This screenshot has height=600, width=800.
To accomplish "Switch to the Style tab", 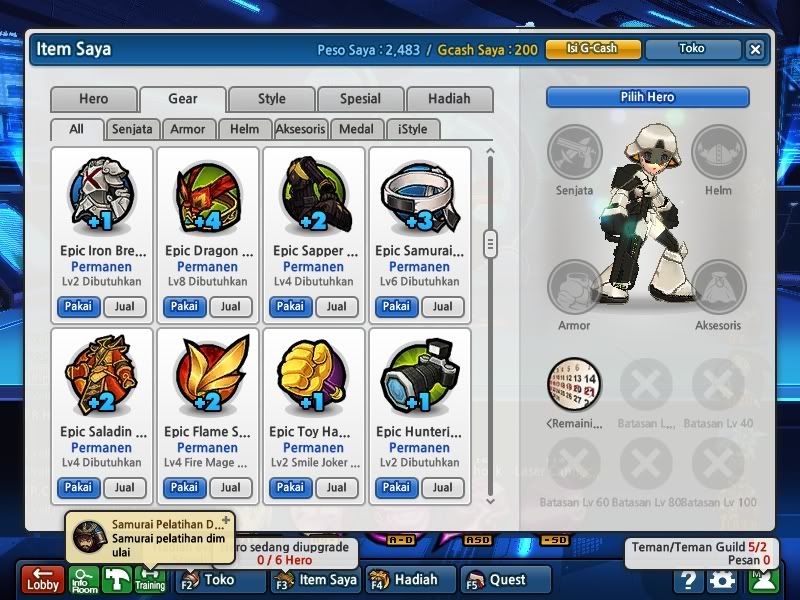I will (271, 99).
